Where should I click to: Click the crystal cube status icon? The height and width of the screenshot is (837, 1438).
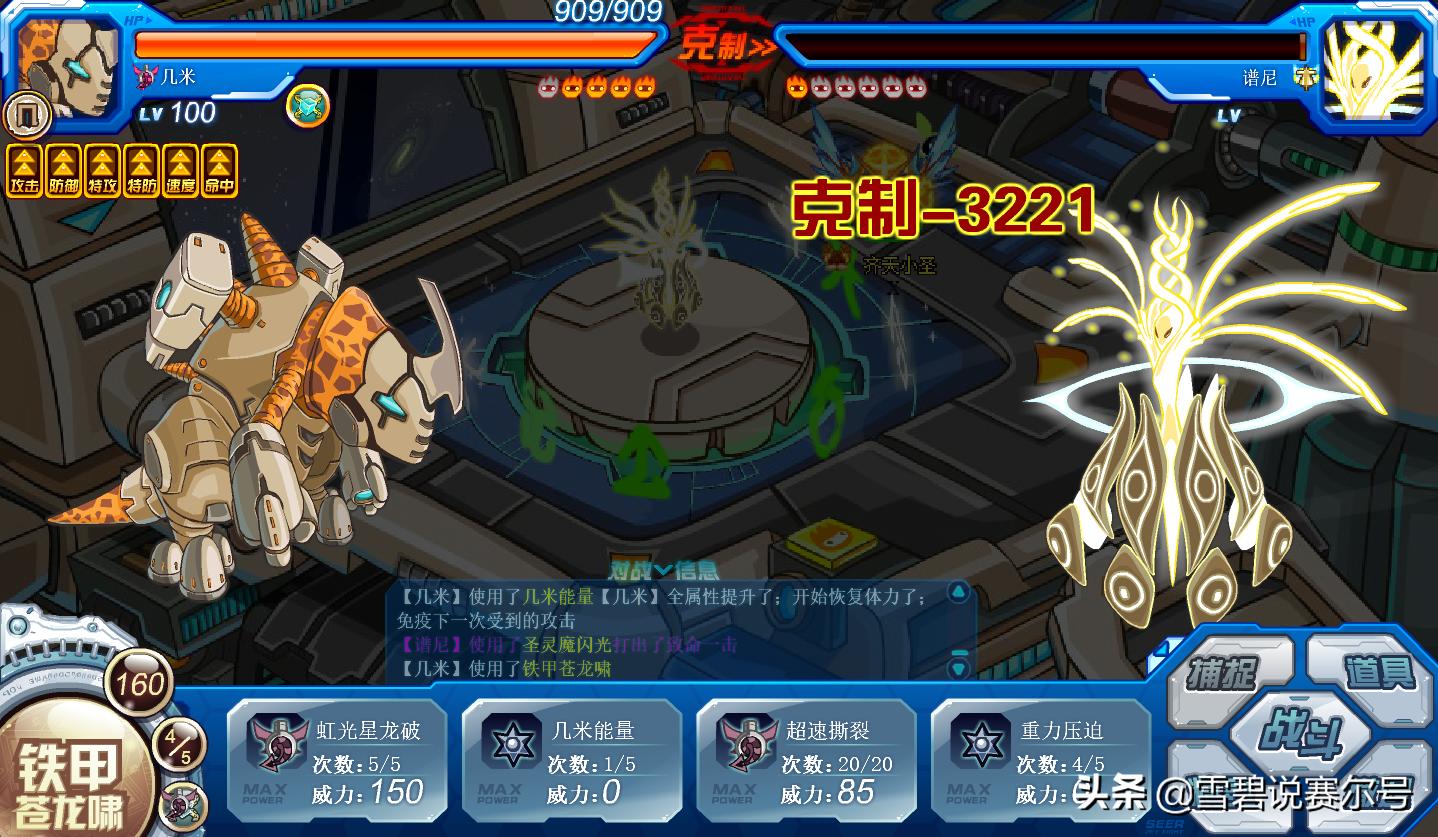[x=307, y=105]
